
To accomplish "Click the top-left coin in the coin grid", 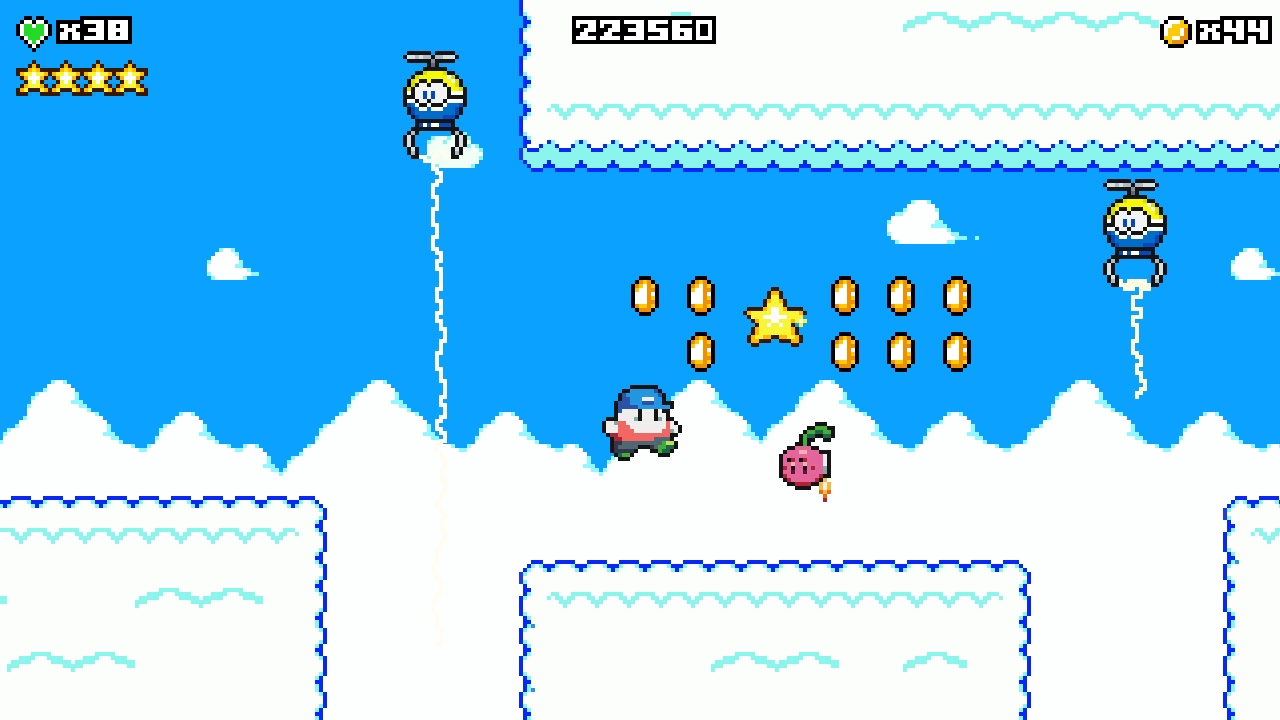I will pyautogui.click(x=643, y=296).
